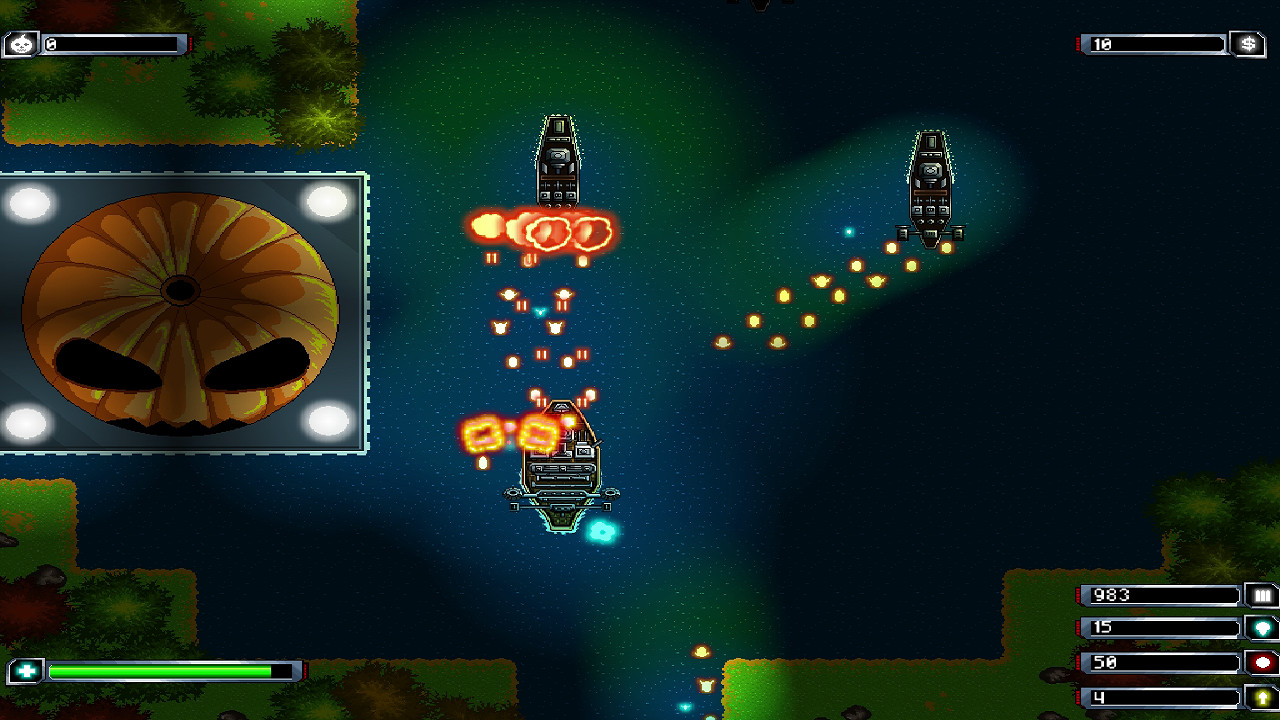Click the green health bar
This screenshot has height=720, width=1280.
(160, 673)
